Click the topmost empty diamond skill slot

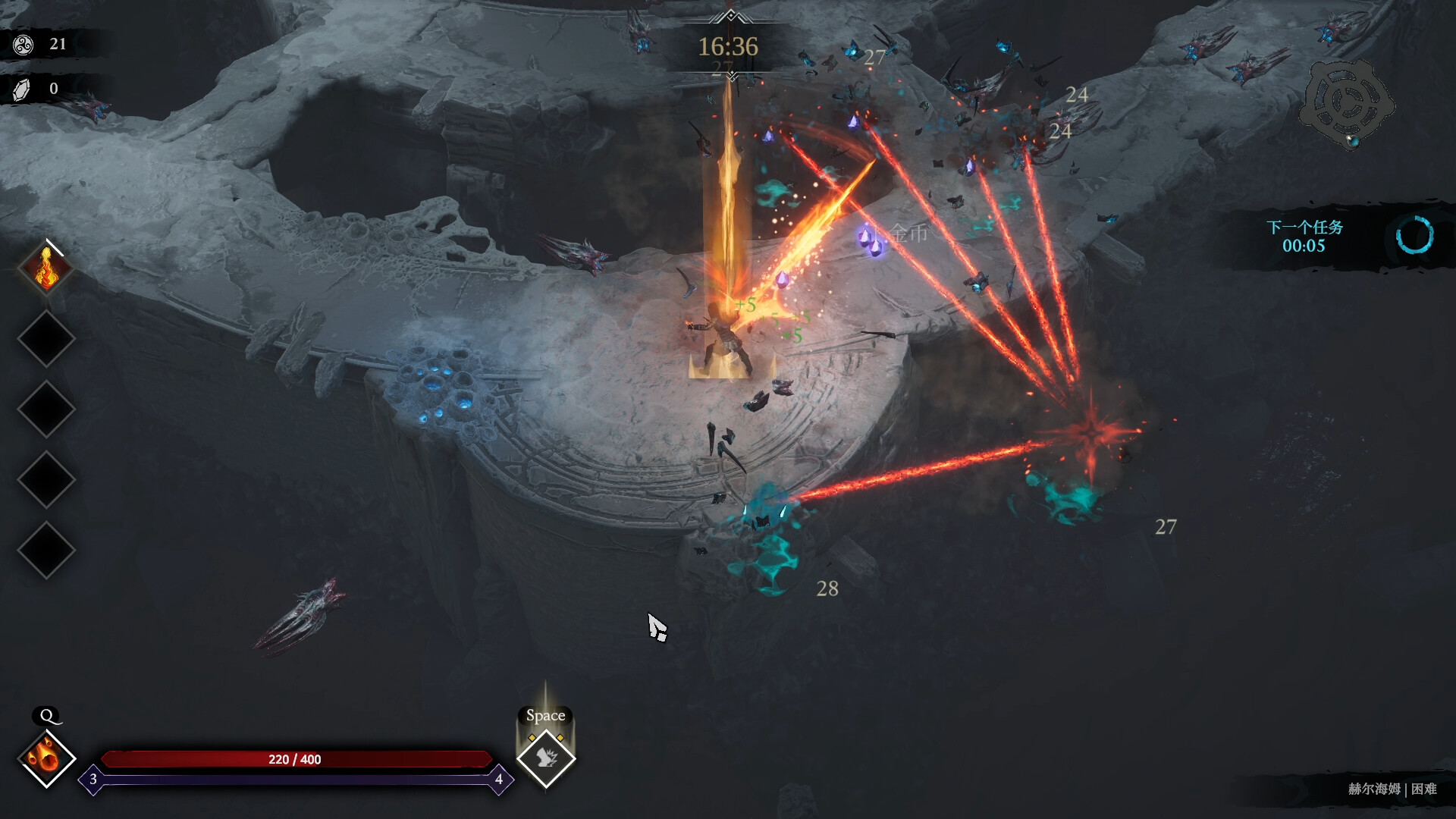point(47,339)
